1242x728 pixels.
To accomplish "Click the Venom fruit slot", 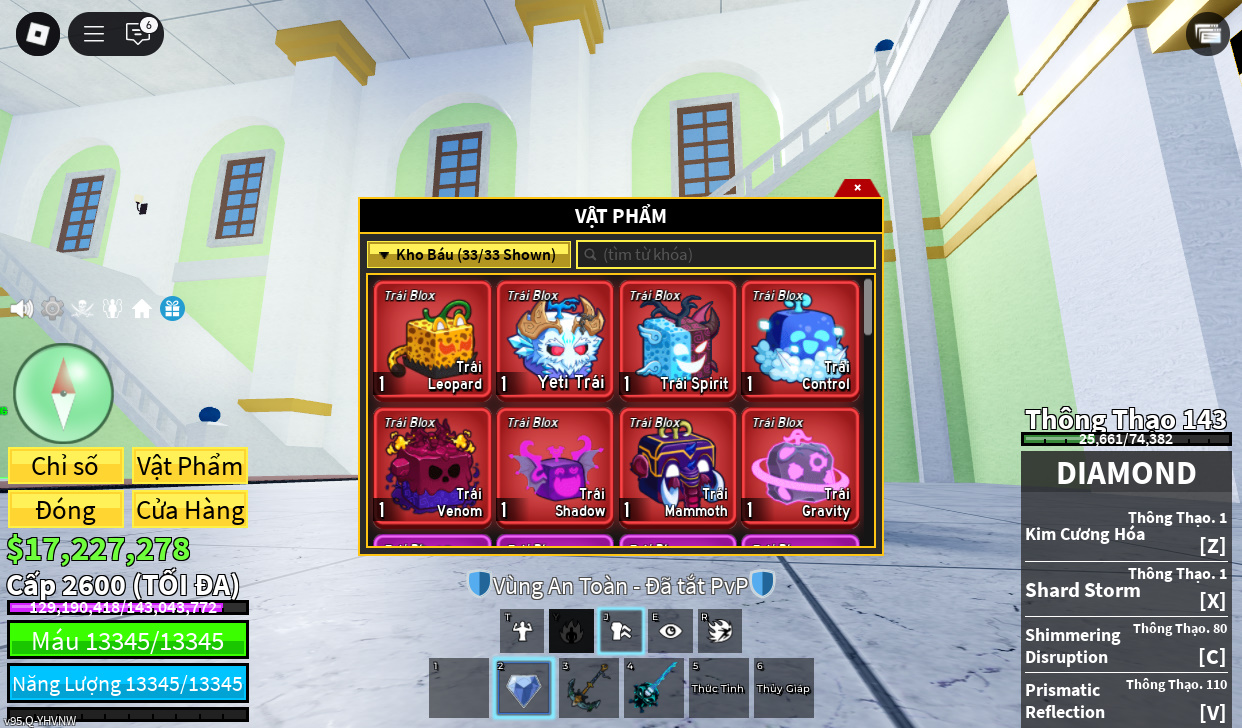I will point(432,466).
